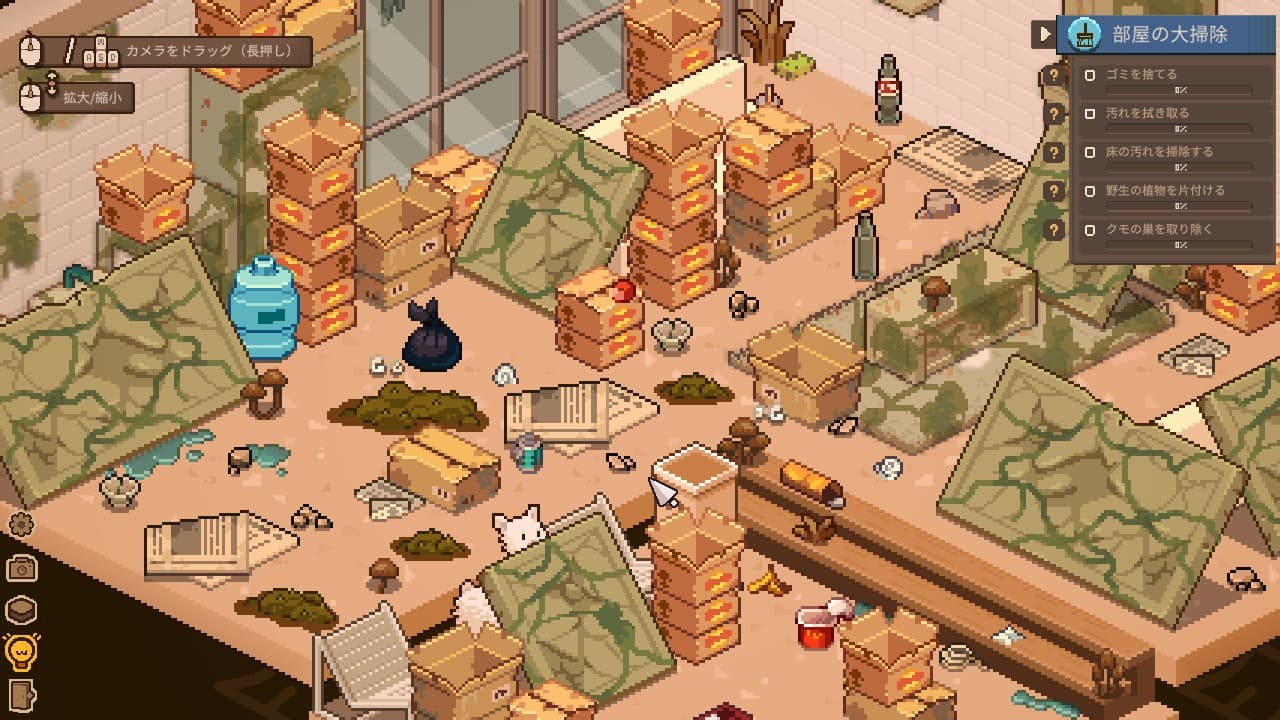
Task: Show hint for 床の汚れを掃除する task
Action: pyautogui.click(x=1053, y=153)
